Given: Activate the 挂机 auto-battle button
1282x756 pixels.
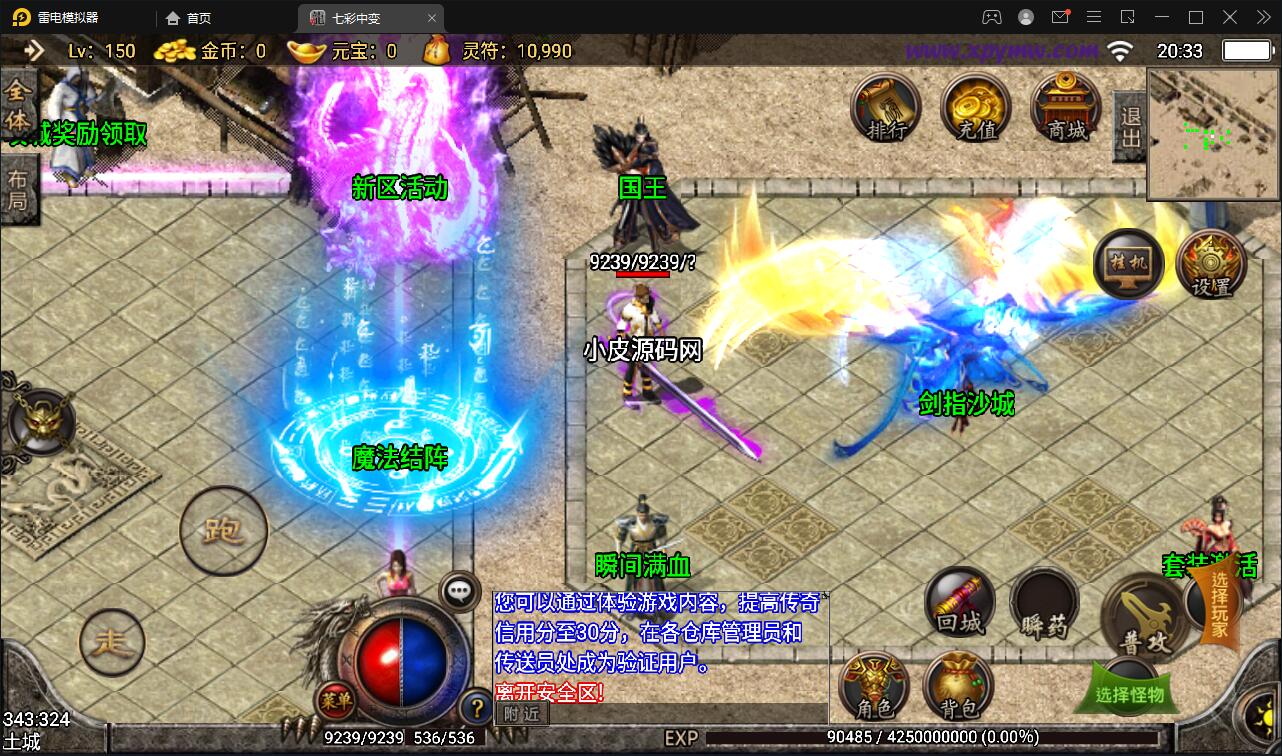Looking at the screenshot, I should 1127,264.
